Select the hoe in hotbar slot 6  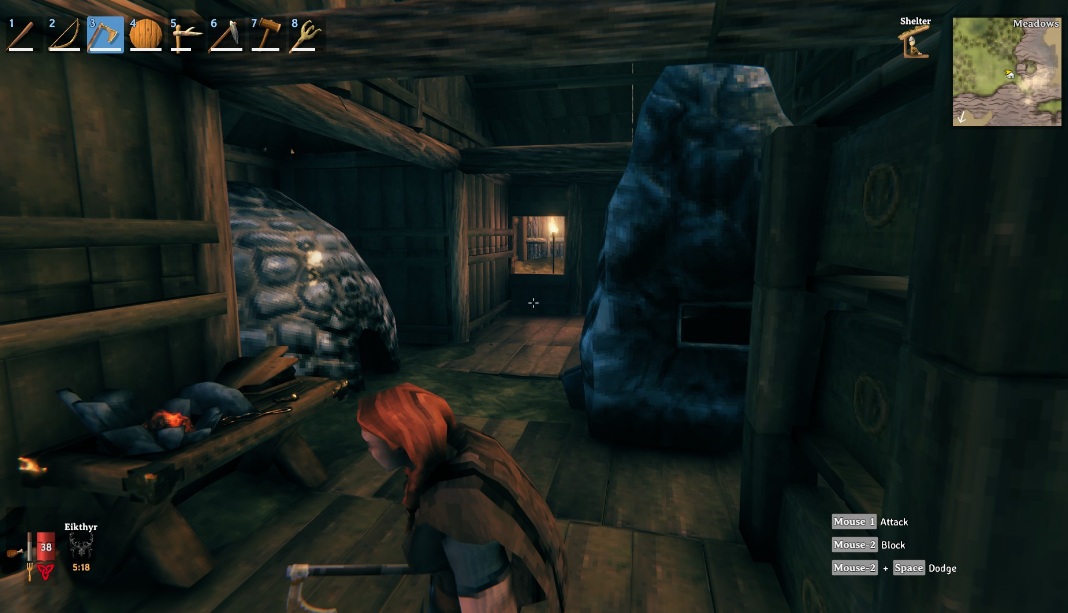(x=227, y=35)
